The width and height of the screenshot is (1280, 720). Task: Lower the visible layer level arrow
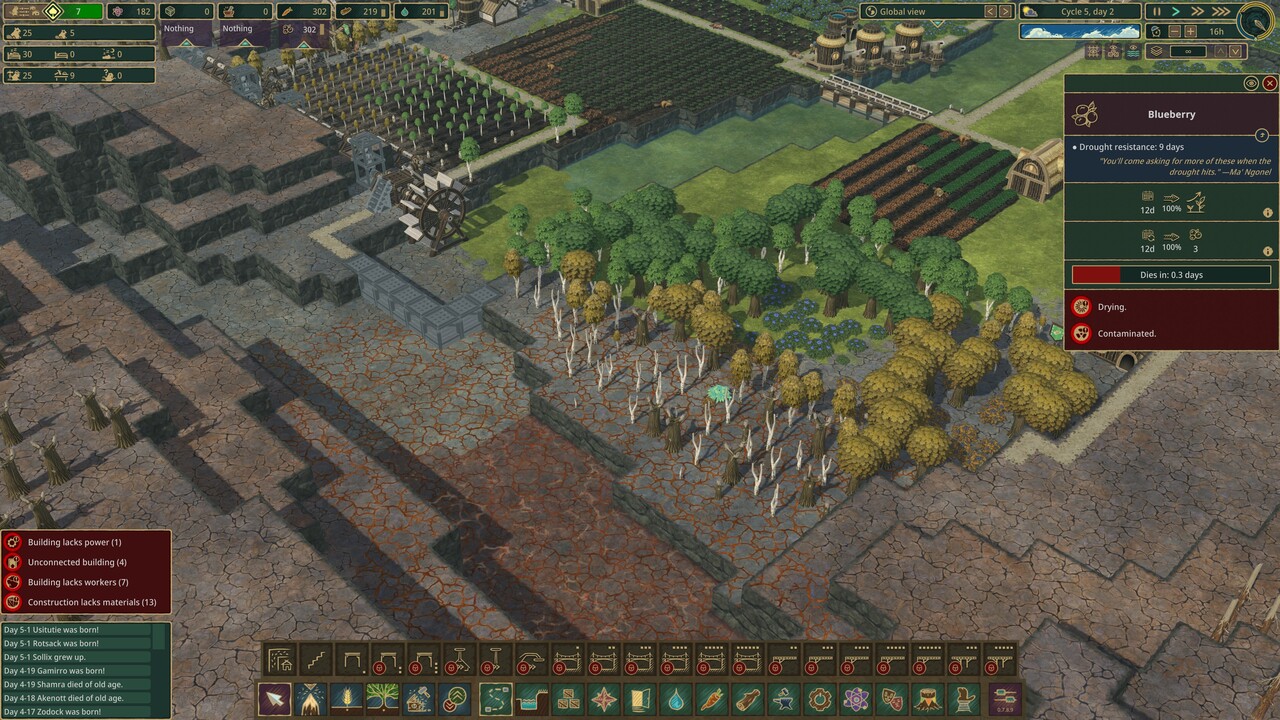[1235, 51]
